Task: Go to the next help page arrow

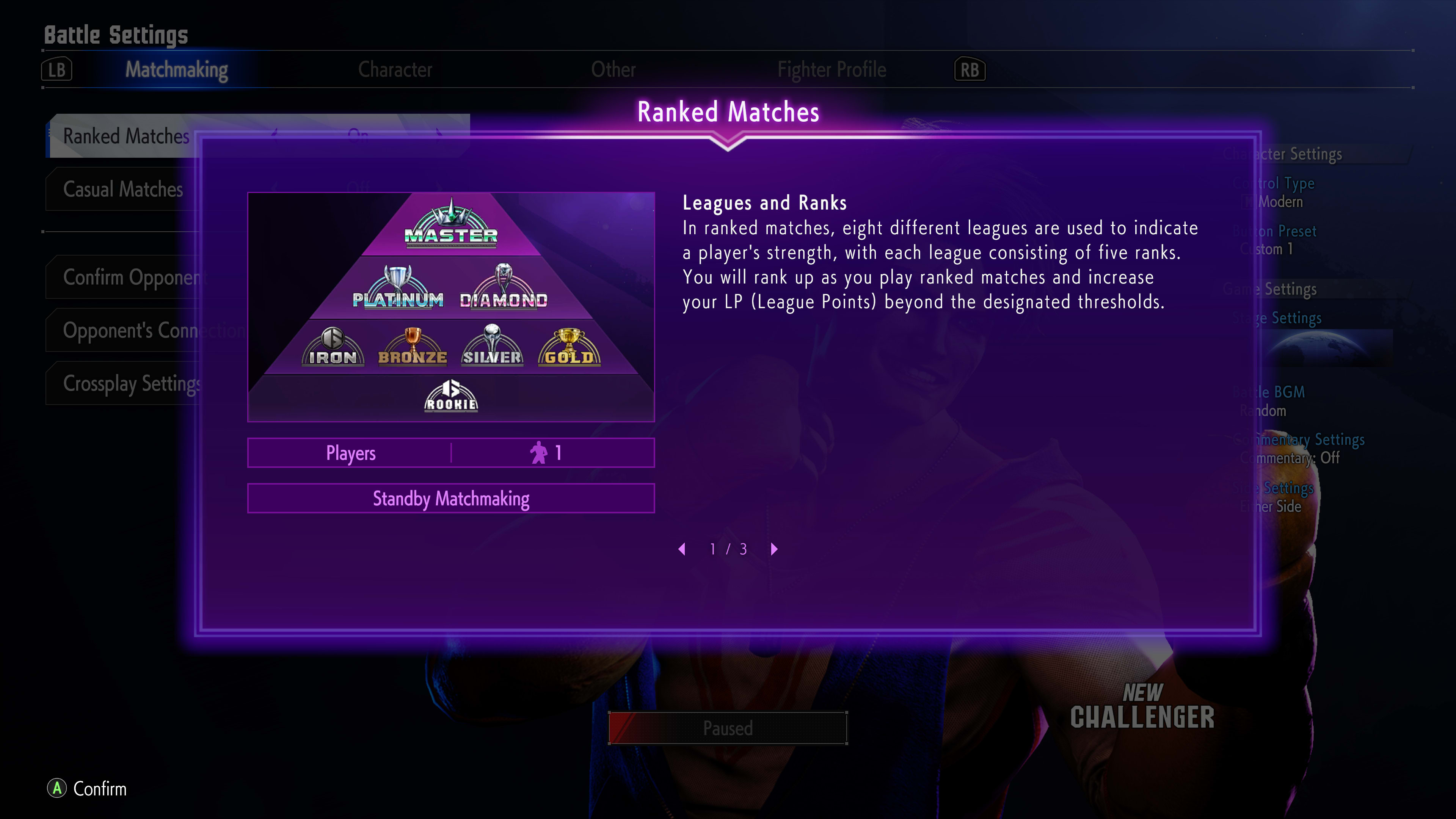Action: 774,549
